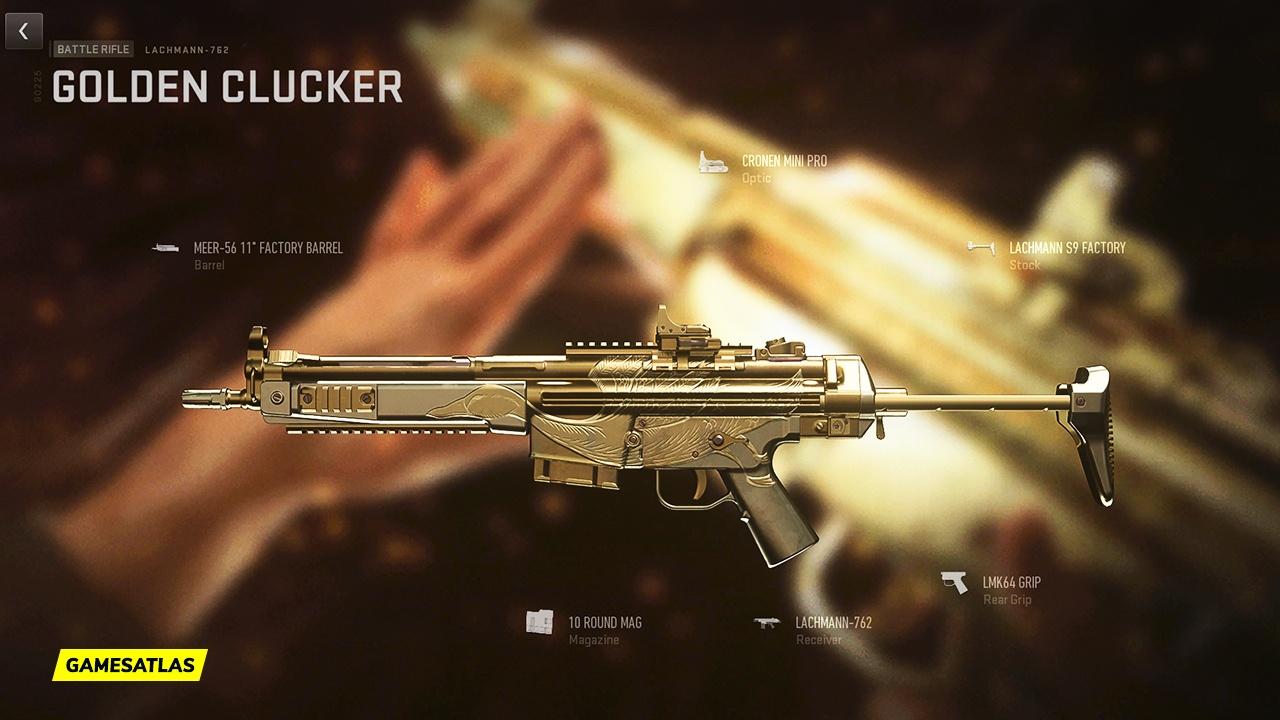Click the GamesAtlas watermark logo
This screenshot has width=1280, height=720.
[x=130, y=664]
